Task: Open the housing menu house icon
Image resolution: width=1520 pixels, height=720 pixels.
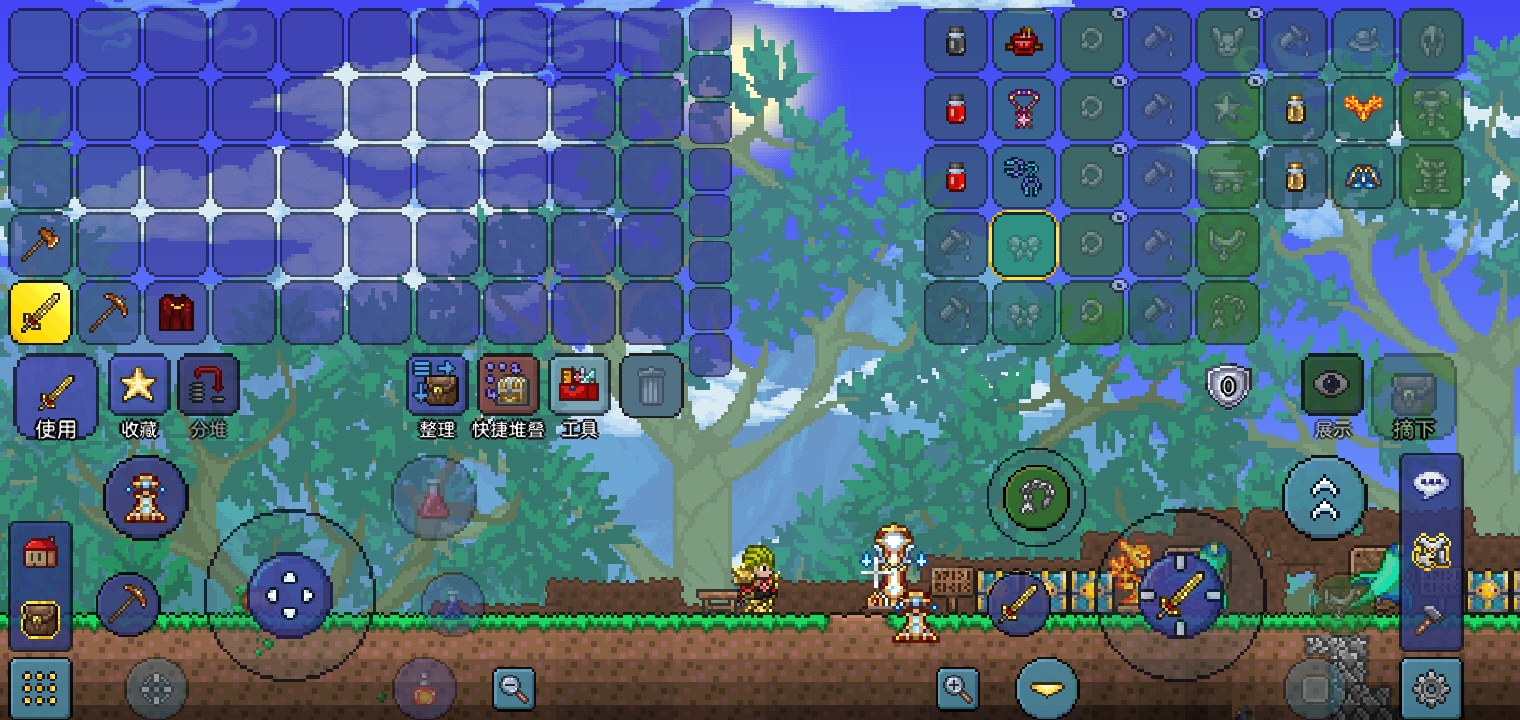Action: 40,552
